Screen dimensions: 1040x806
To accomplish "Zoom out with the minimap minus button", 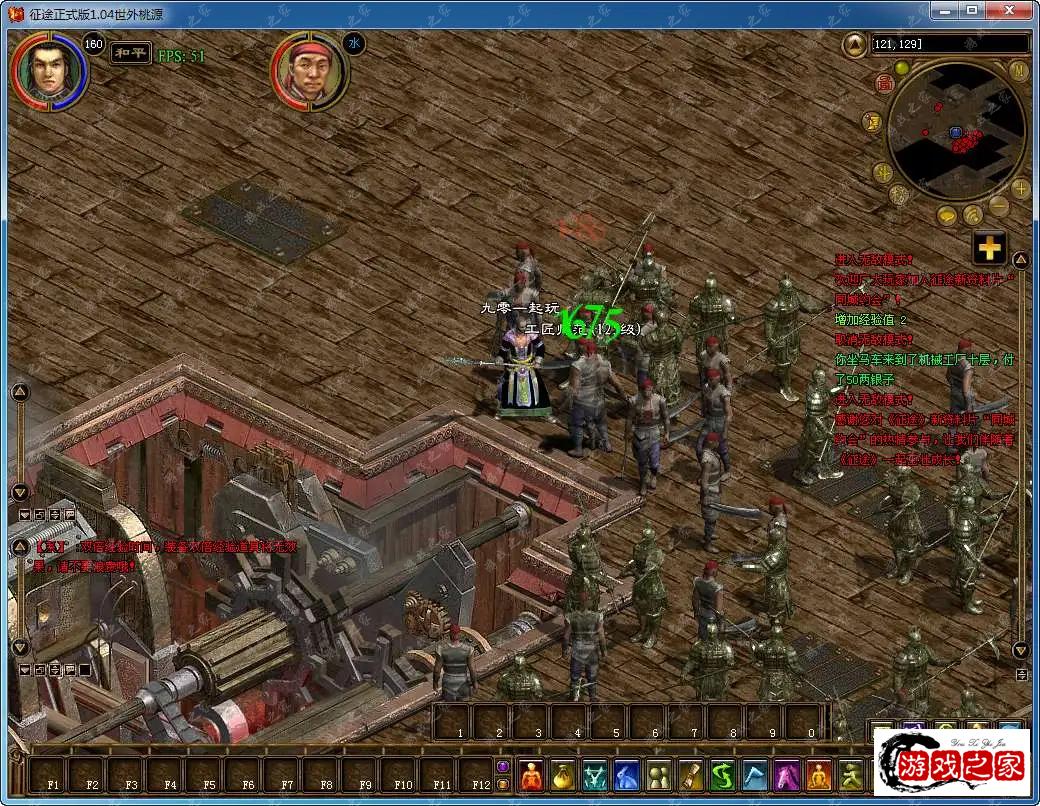I will tap(999, 207).
